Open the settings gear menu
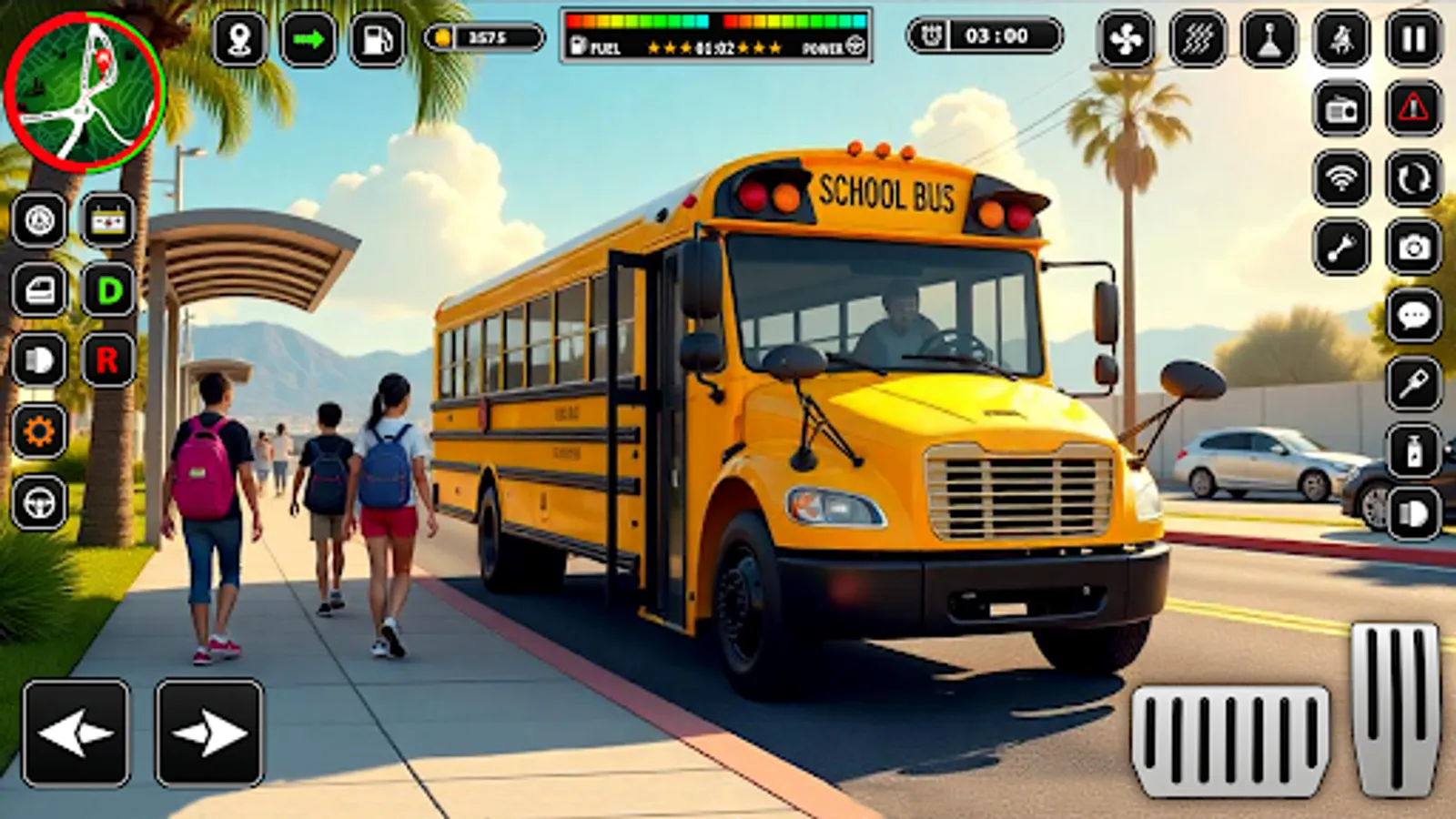 tap(39, 430)
